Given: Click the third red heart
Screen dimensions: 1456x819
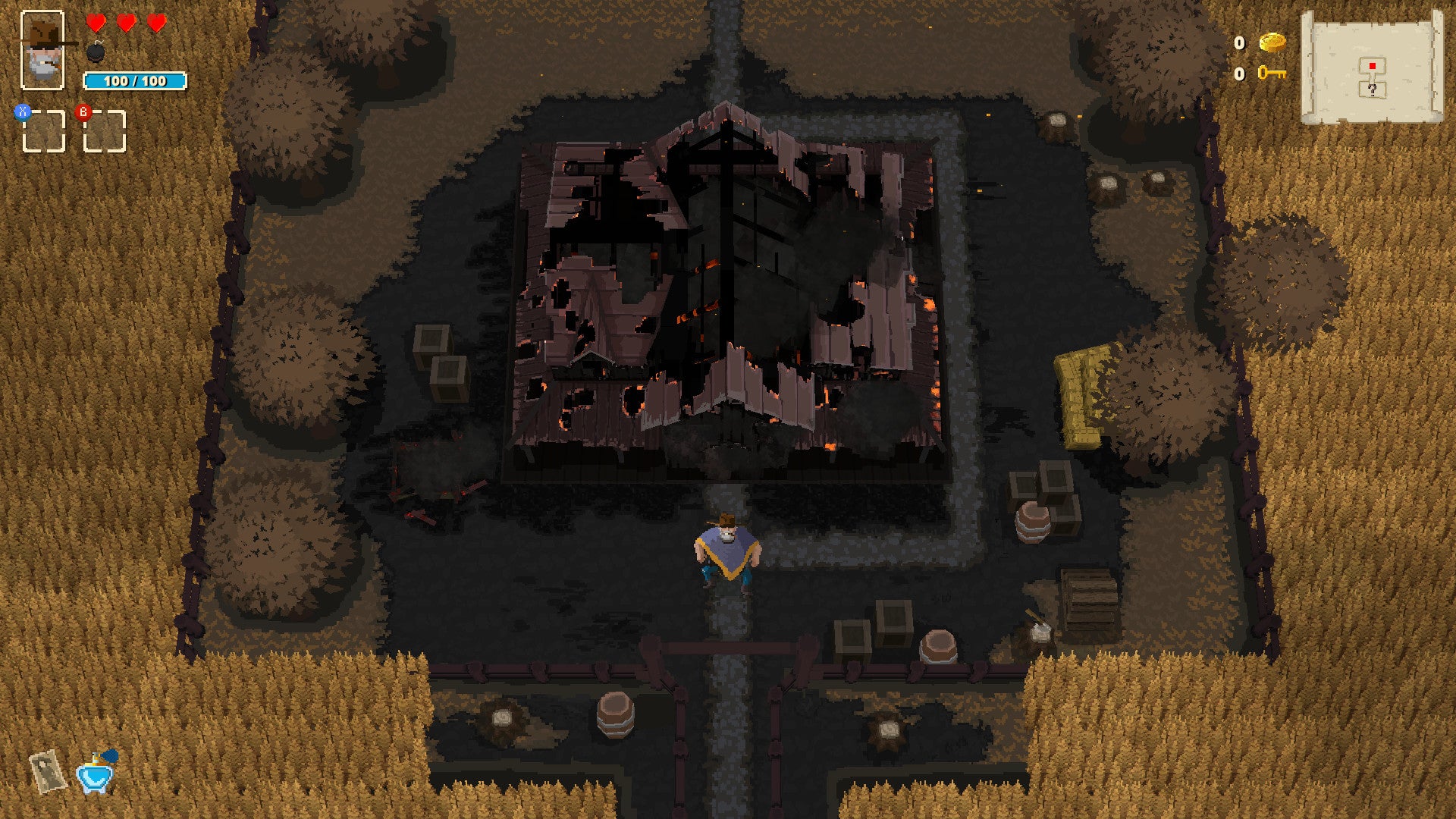Looking at the screenshot, I should pyautogui.click(x=157, y=24).
